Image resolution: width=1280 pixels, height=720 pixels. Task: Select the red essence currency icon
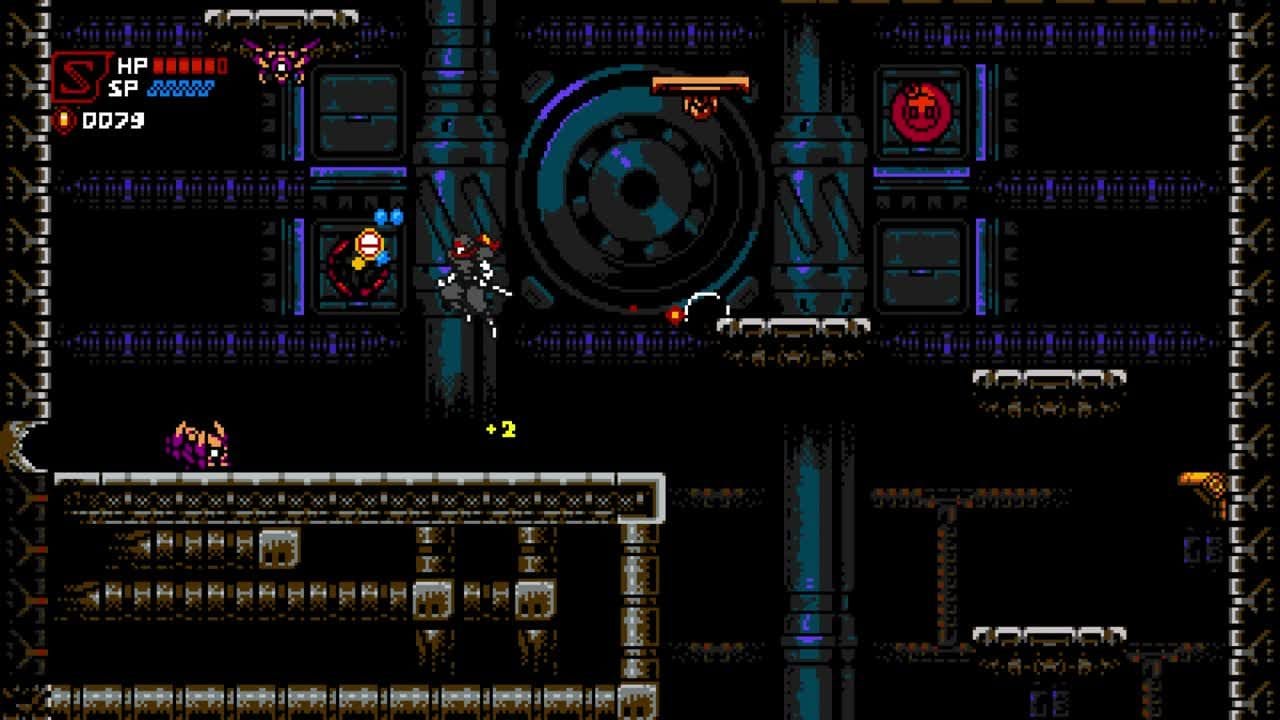(x=64, y=121)
